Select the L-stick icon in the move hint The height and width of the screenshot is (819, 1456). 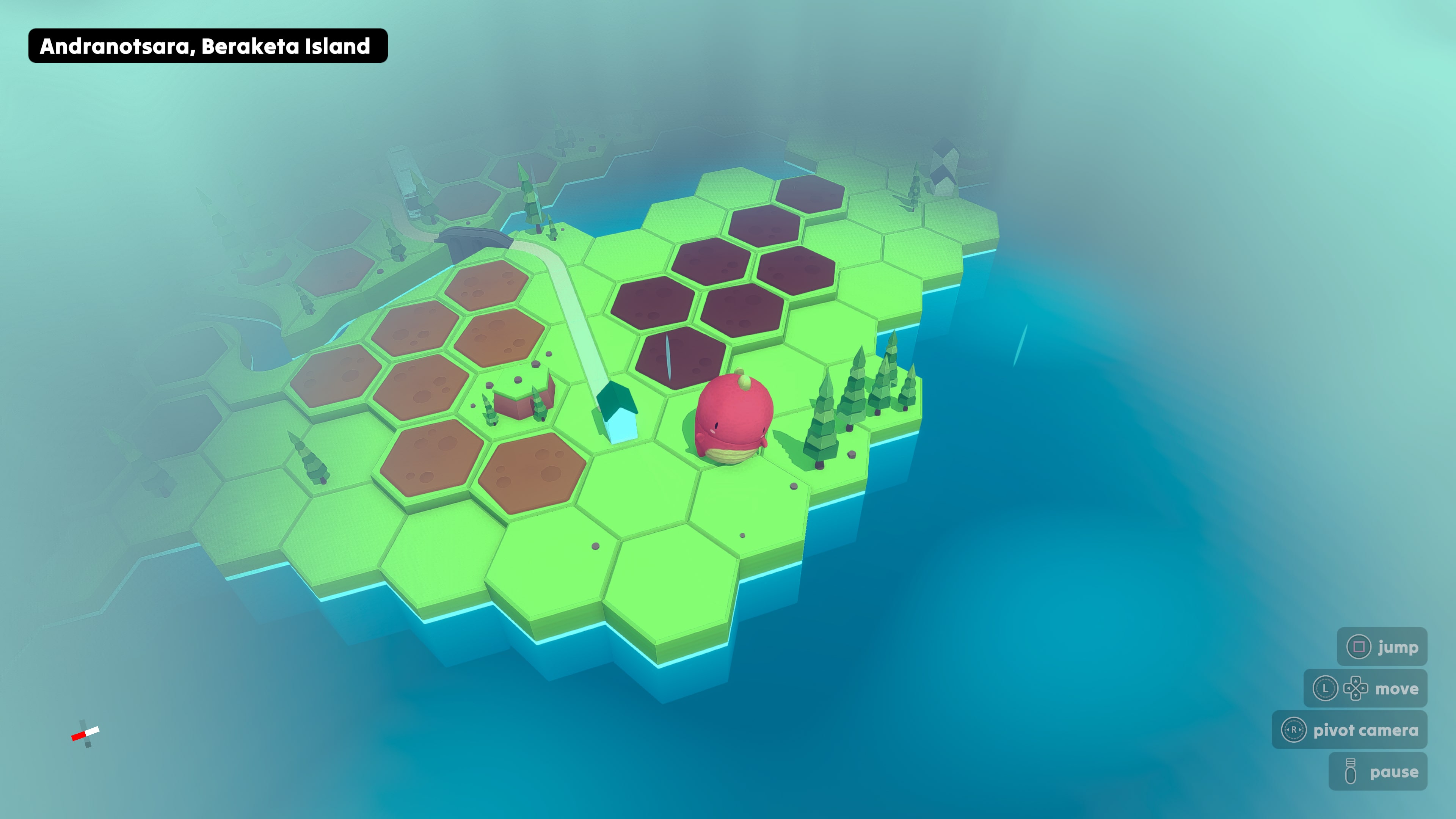tap(1326, 689)
